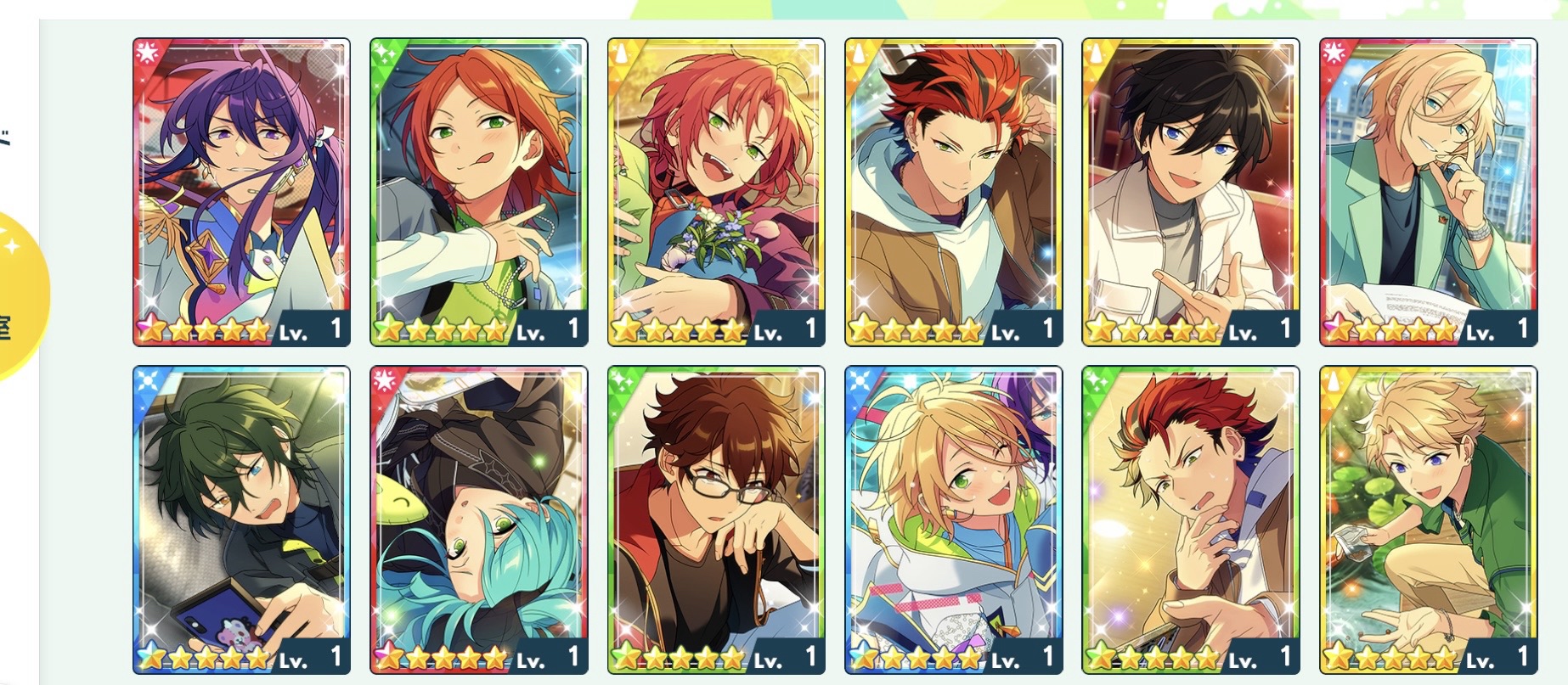The height and width of the screenshot is (685, 1568).
Task: Select the spiky red-haired card in grey hoodie
Action: (953, 192)
